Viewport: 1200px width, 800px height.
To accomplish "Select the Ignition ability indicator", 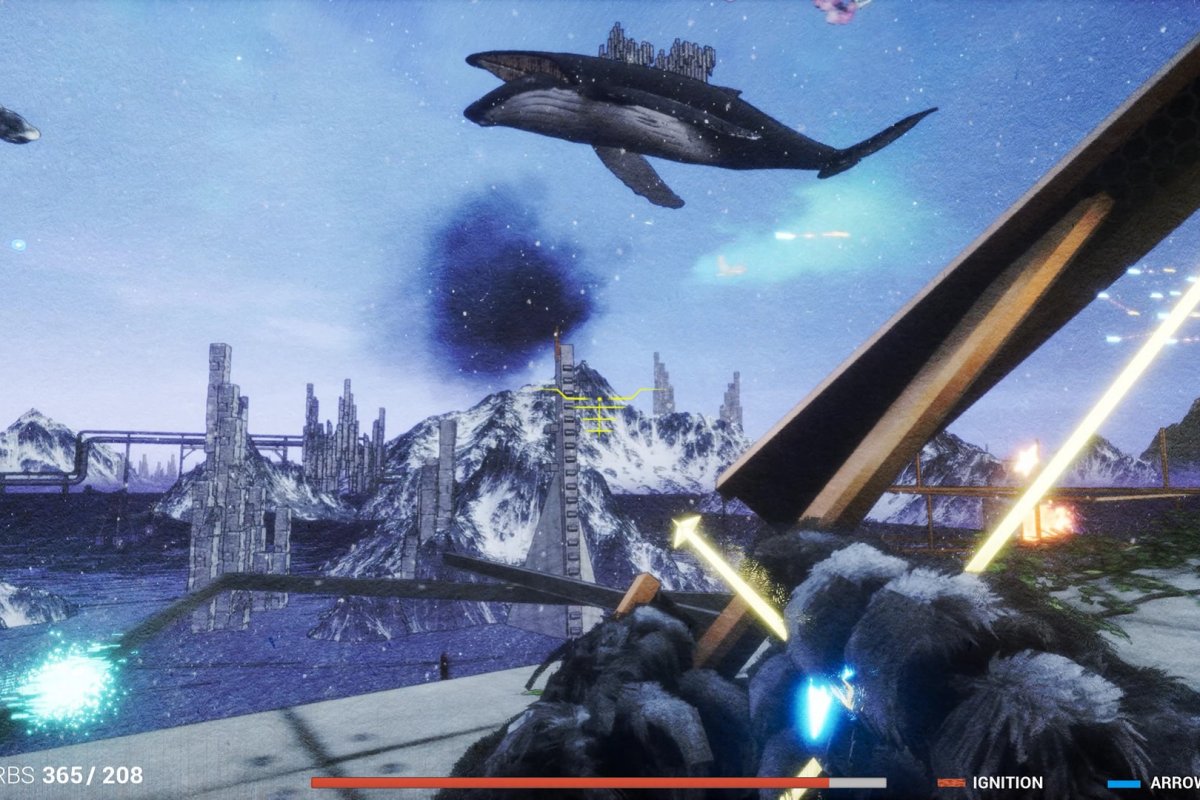I will coord(991,782).
